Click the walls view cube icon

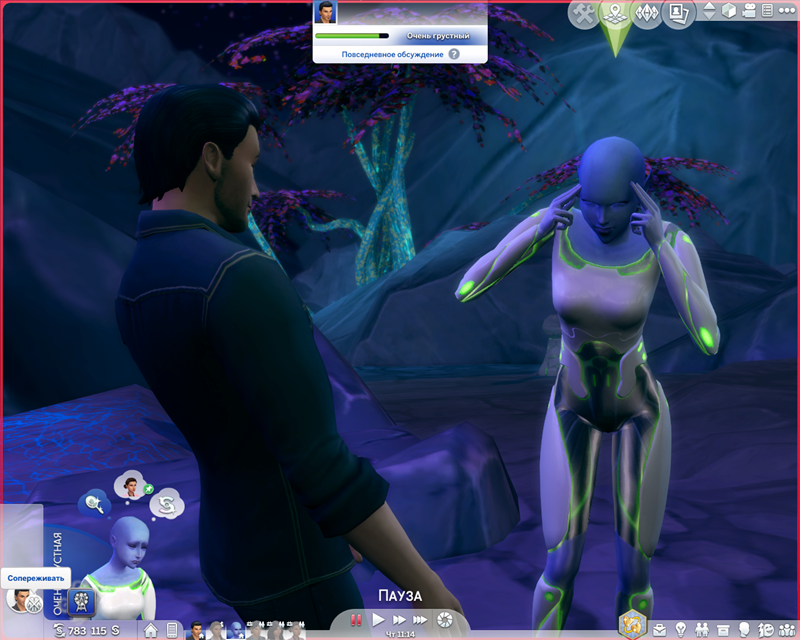tap(731, 12)
